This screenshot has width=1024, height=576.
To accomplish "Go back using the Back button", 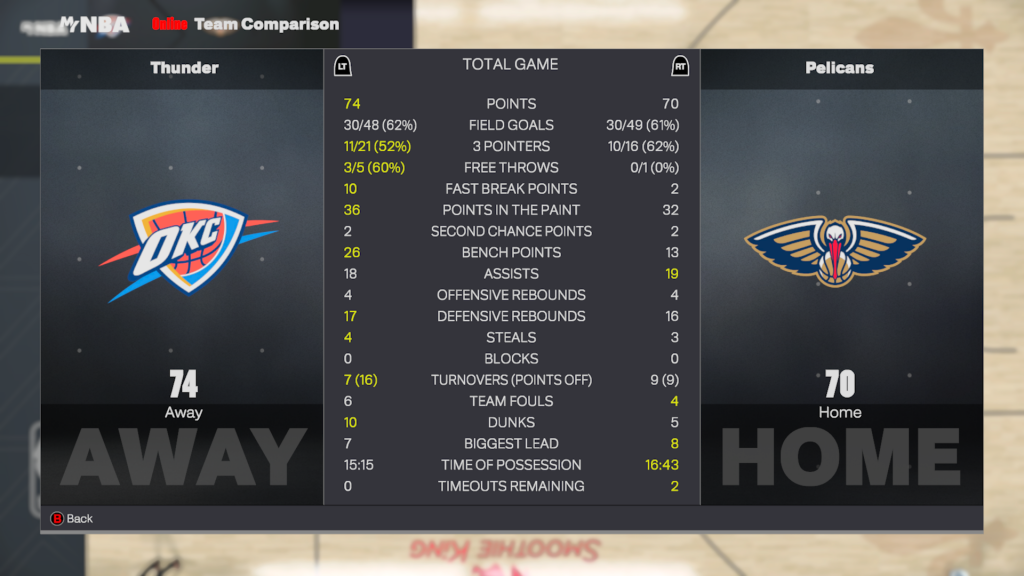I will [x=72, y=519].
